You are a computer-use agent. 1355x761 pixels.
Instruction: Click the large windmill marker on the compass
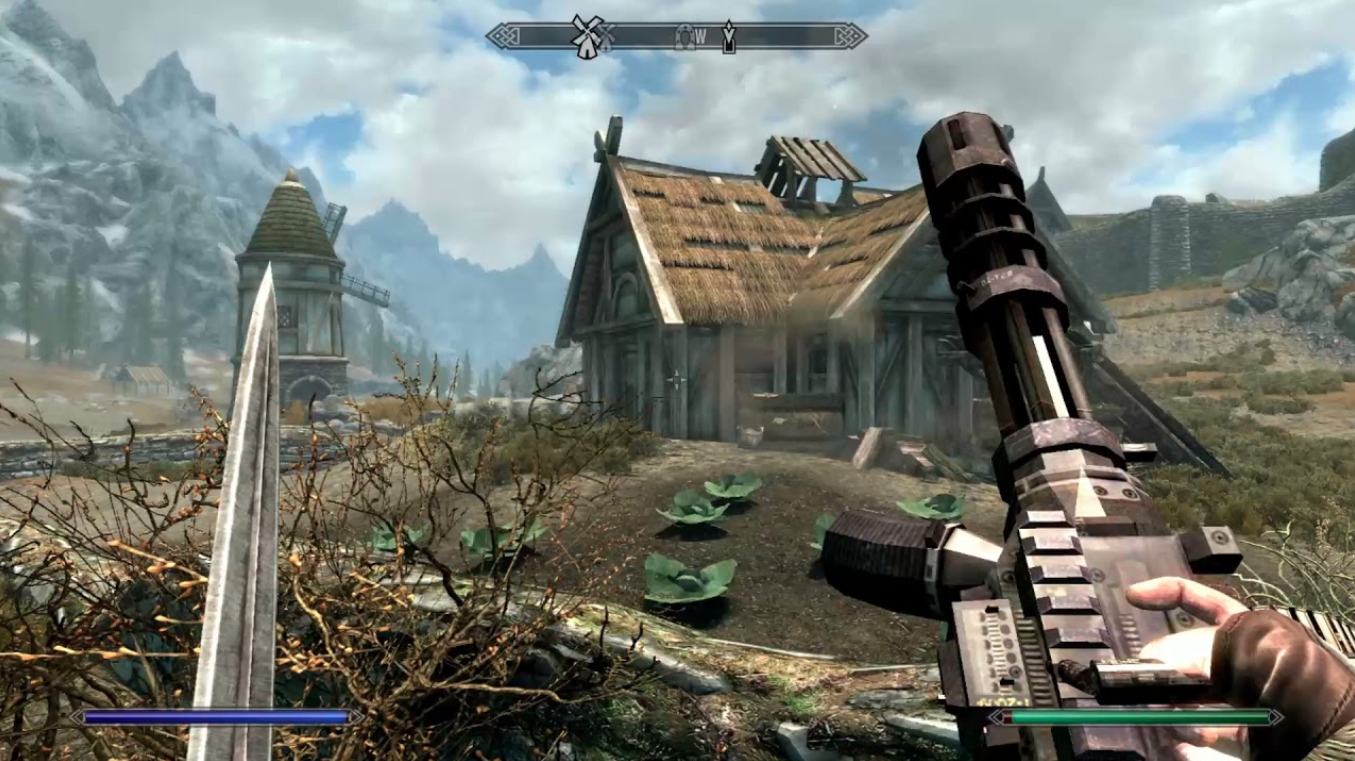click(x=587, y=36)
